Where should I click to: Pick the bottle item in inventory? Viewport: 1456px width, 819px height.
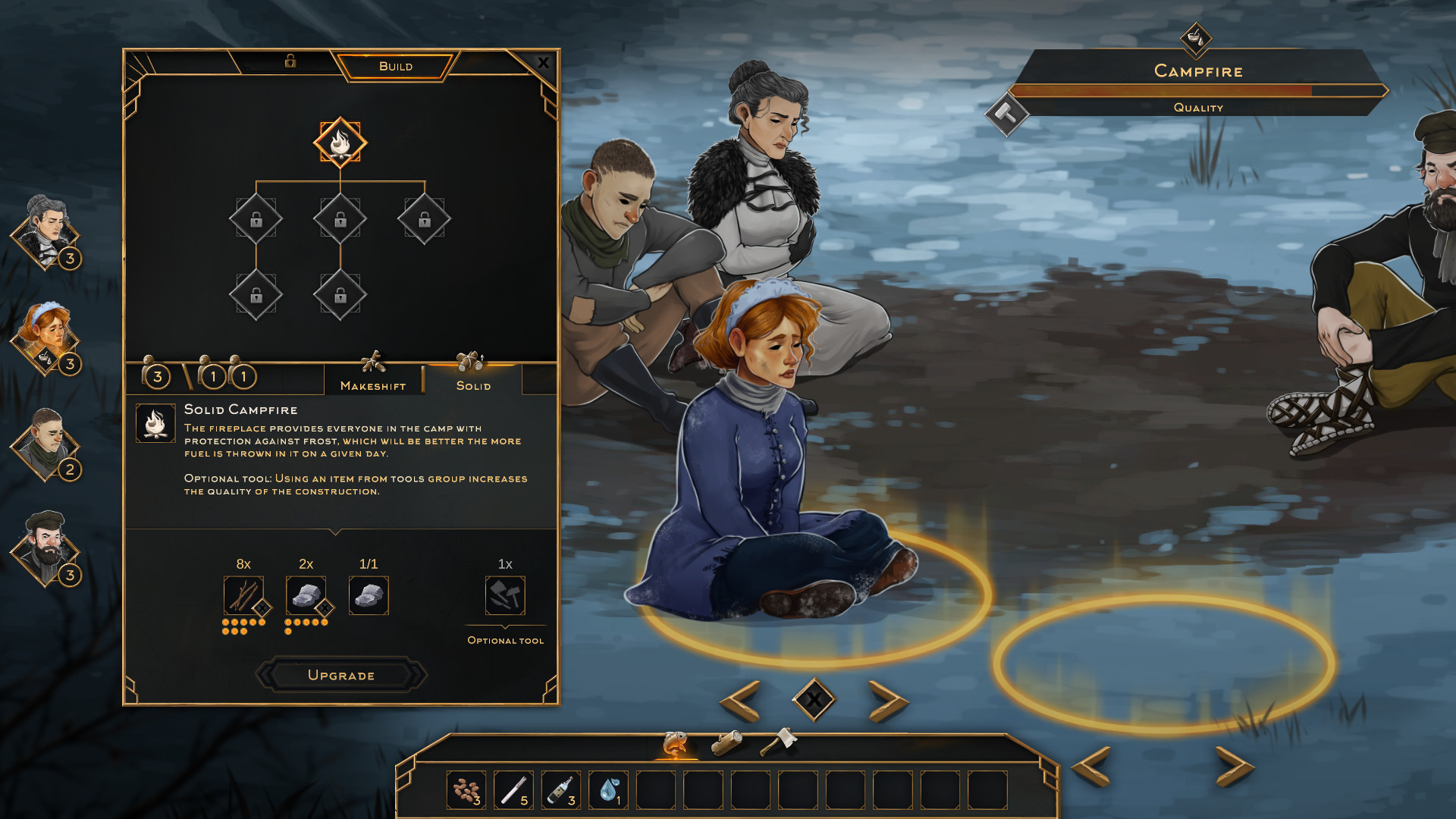pos(560,790)
